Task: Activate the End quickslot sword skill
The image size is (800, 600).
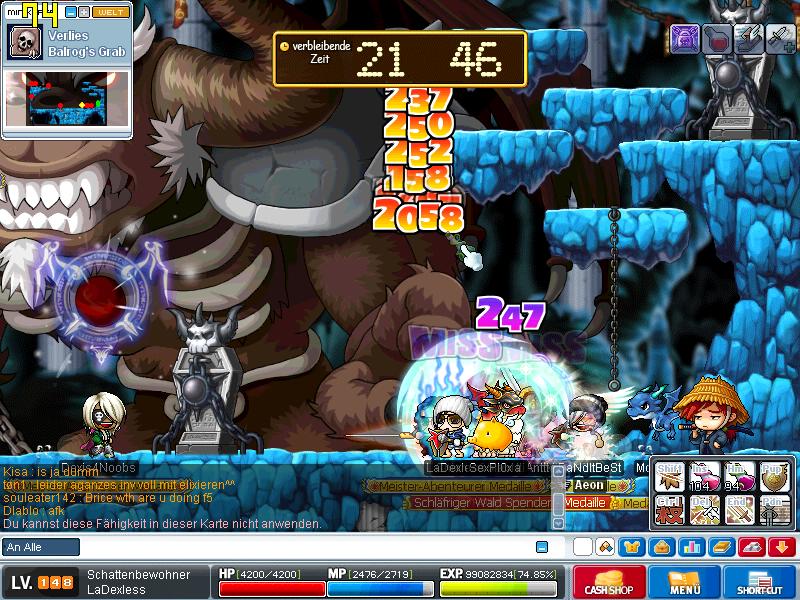Action: tap(737, 510)
